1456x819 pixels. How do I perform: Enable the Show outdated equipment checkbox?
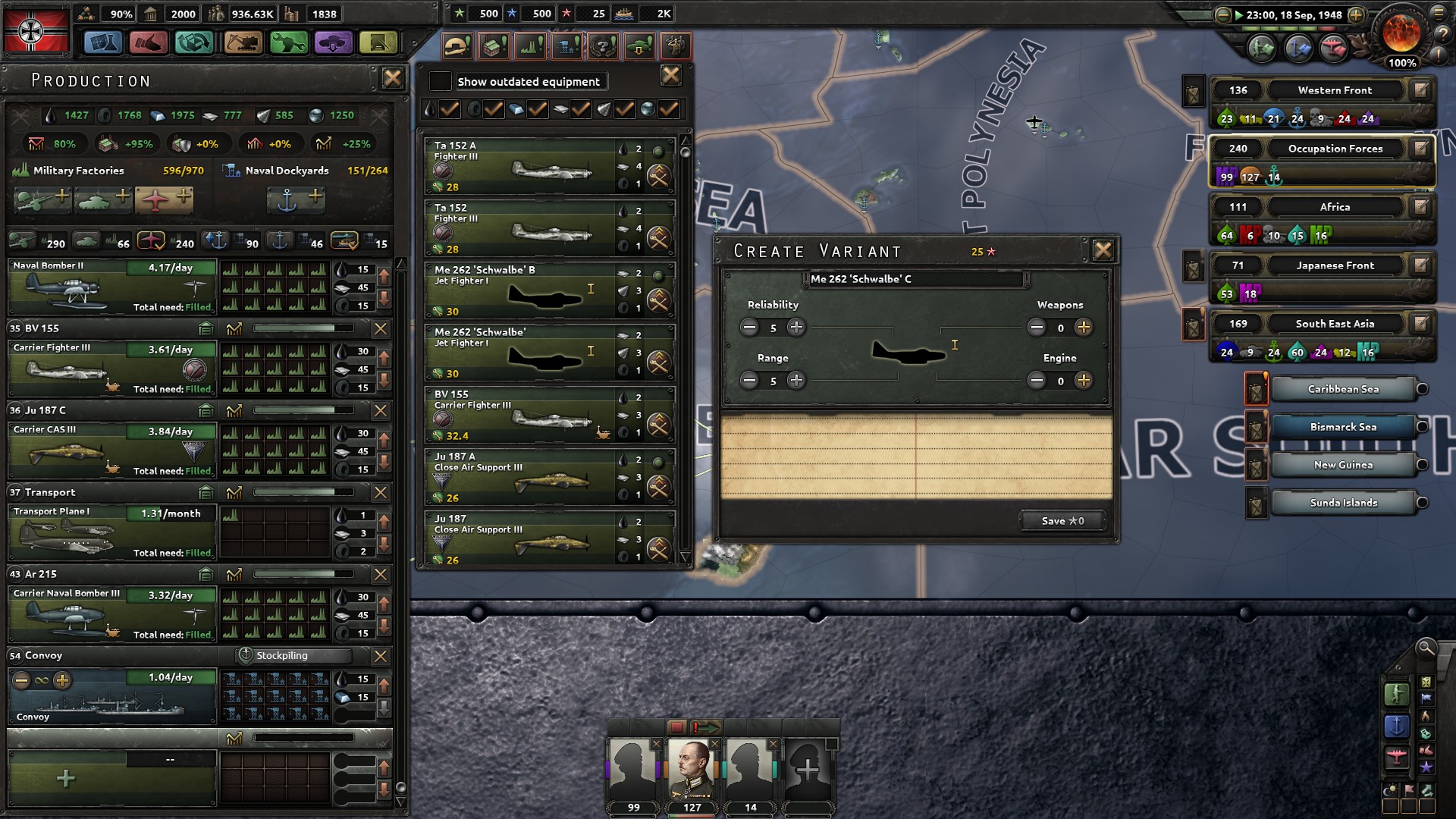440,81
